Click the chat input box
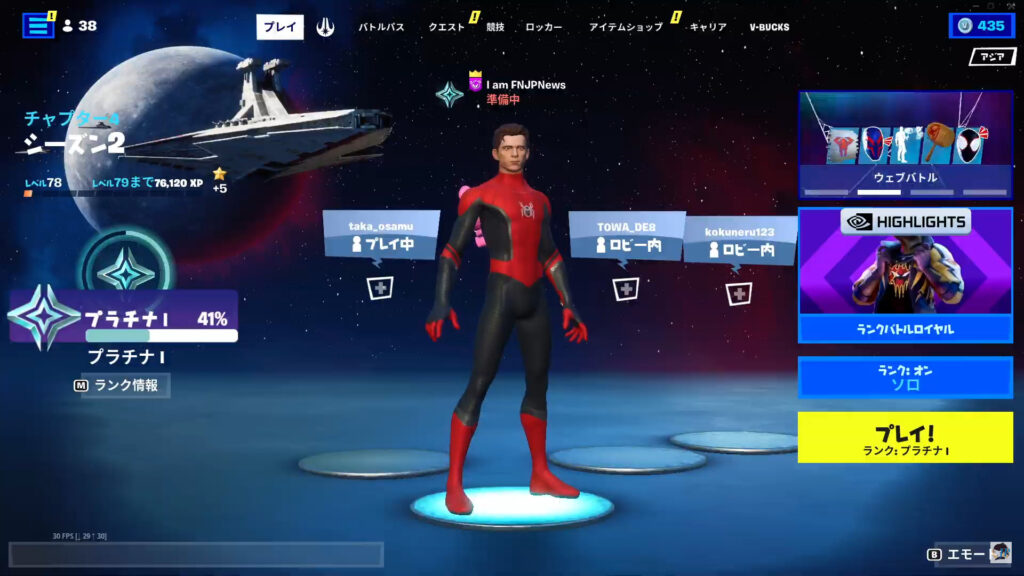1024x576 pixels. click(x=196, y=555)
